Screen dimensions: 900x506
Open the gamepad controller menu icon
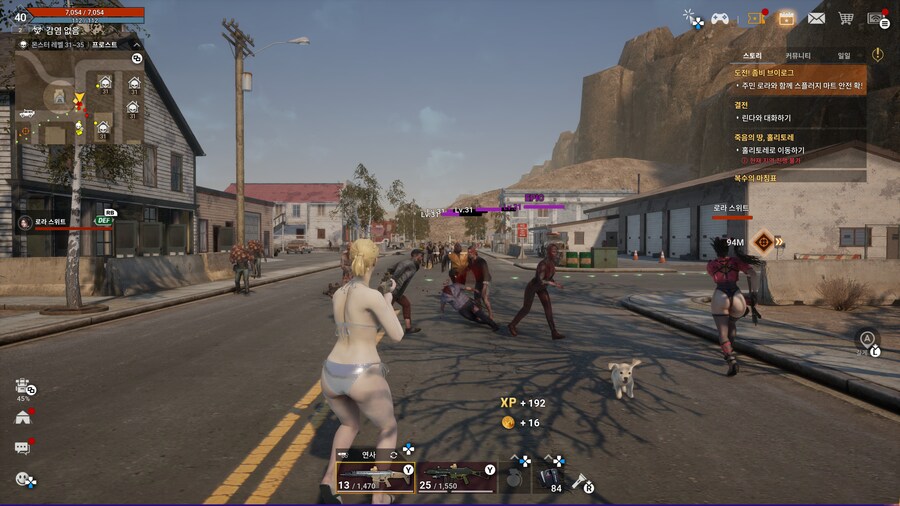[719, 18]
